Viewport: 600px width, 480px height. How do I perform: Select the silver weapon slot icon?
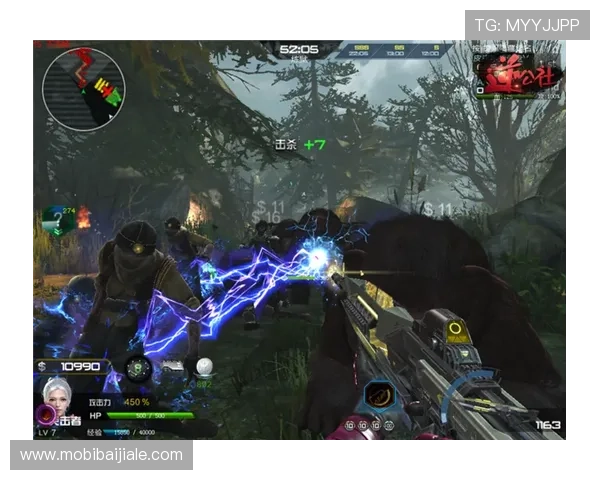[x=171, y=366]
